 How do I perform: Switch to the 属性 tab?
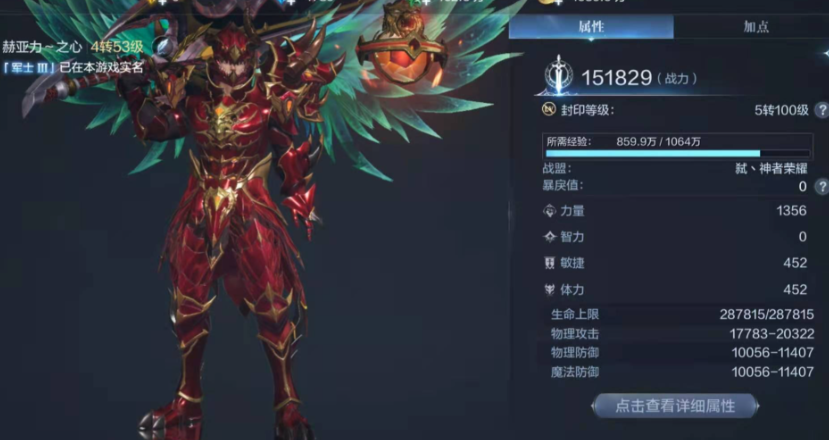coord(593,27)
